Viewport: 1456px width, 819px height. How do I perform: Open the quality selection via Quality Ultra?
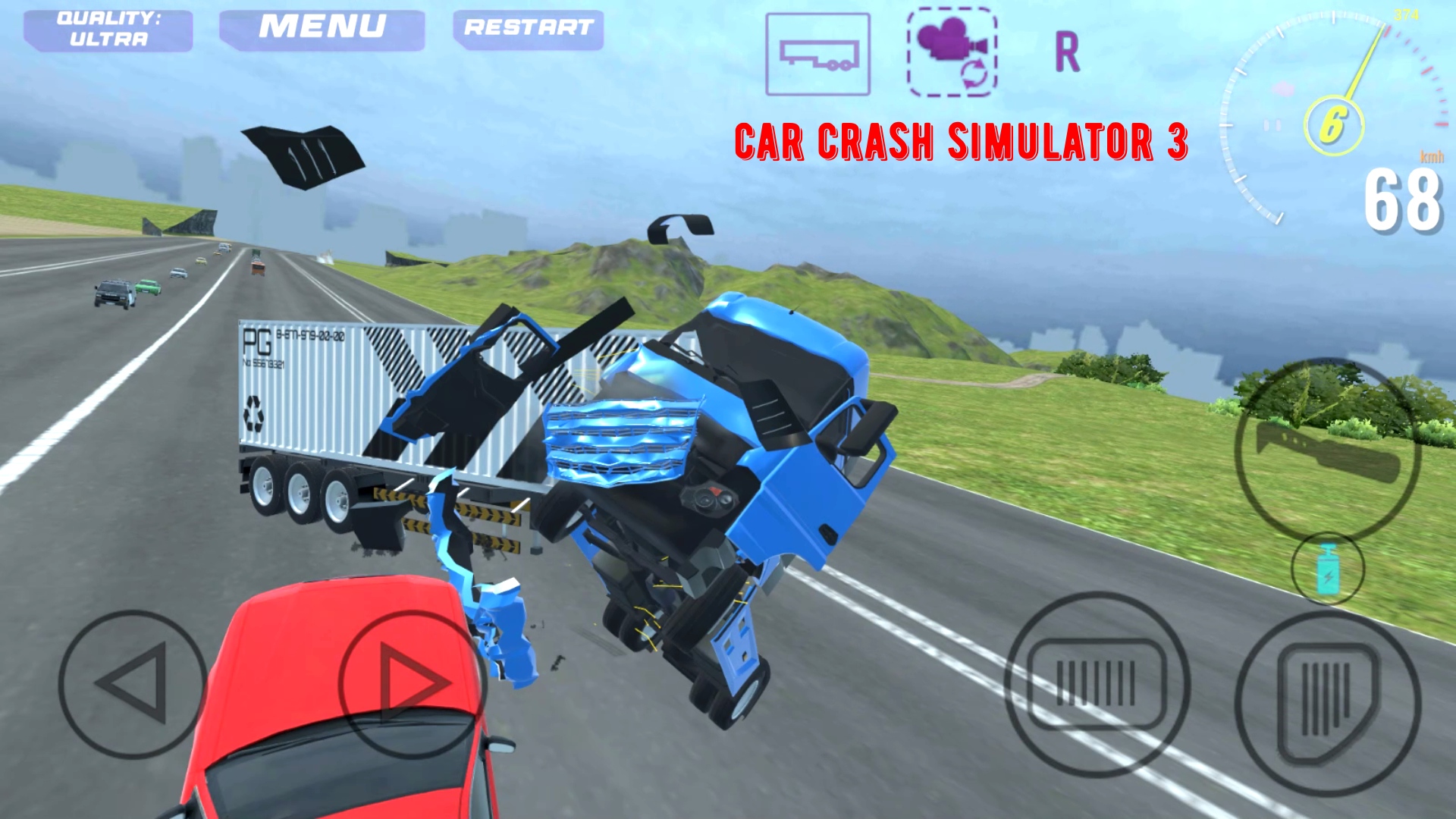(x=108, y=29)
